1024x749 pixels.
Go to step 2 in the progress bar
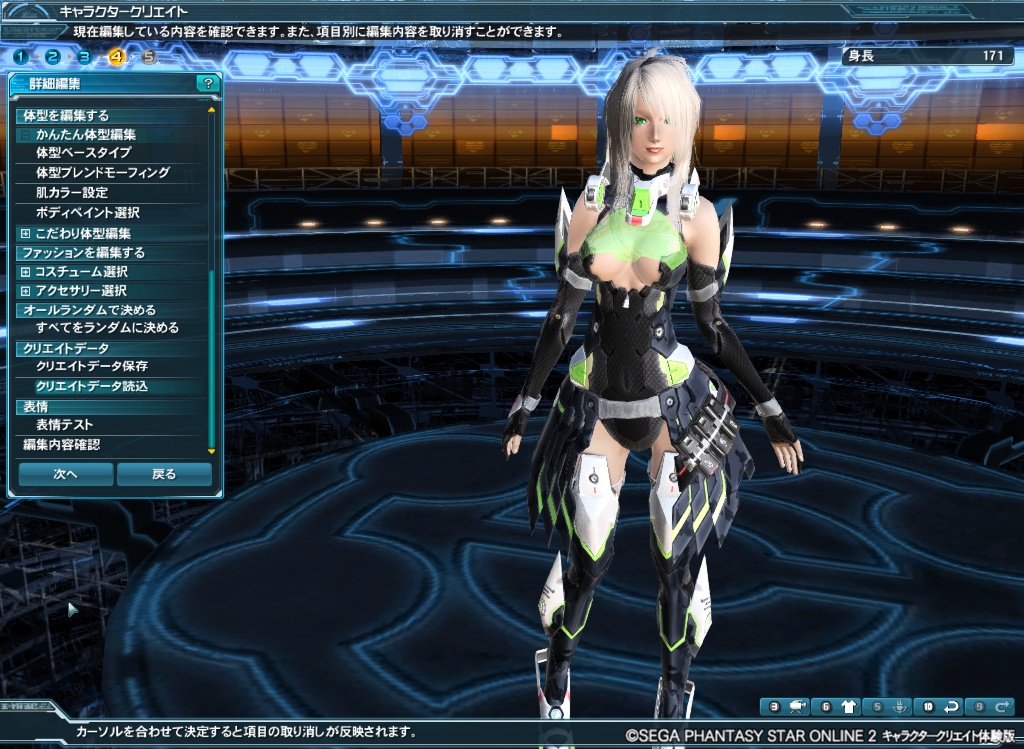[53, 56]
